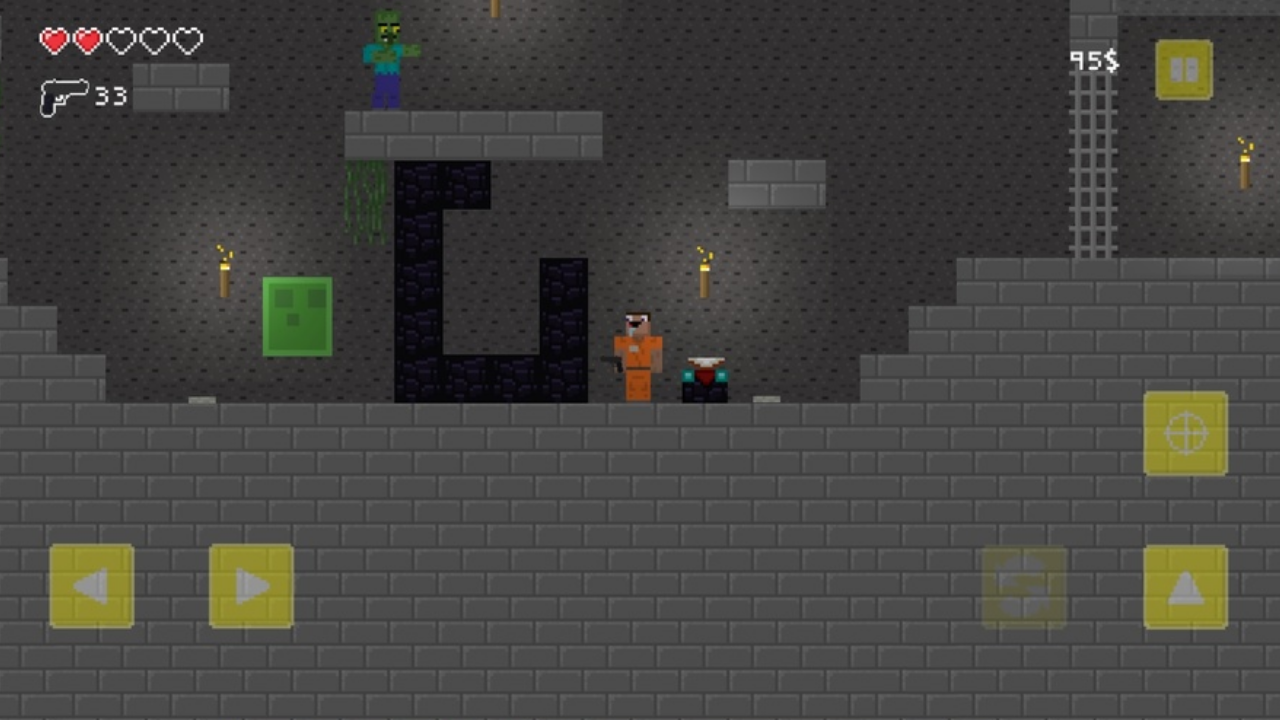
Task: Click the pistol ammo icon in the HUD
Action: point(63,98)
